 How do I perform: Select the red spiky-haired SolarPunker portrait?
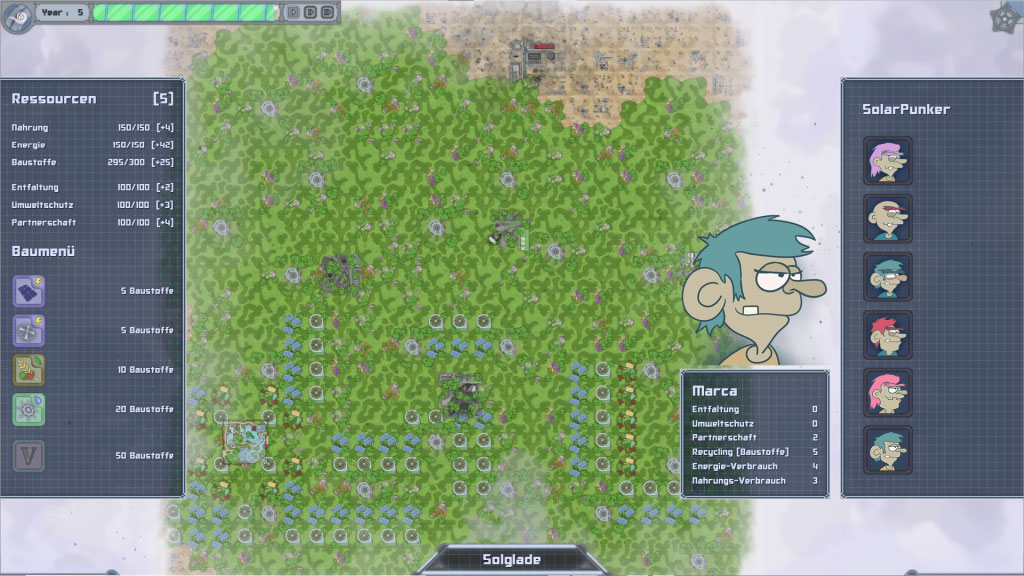(x=887, y=335)
